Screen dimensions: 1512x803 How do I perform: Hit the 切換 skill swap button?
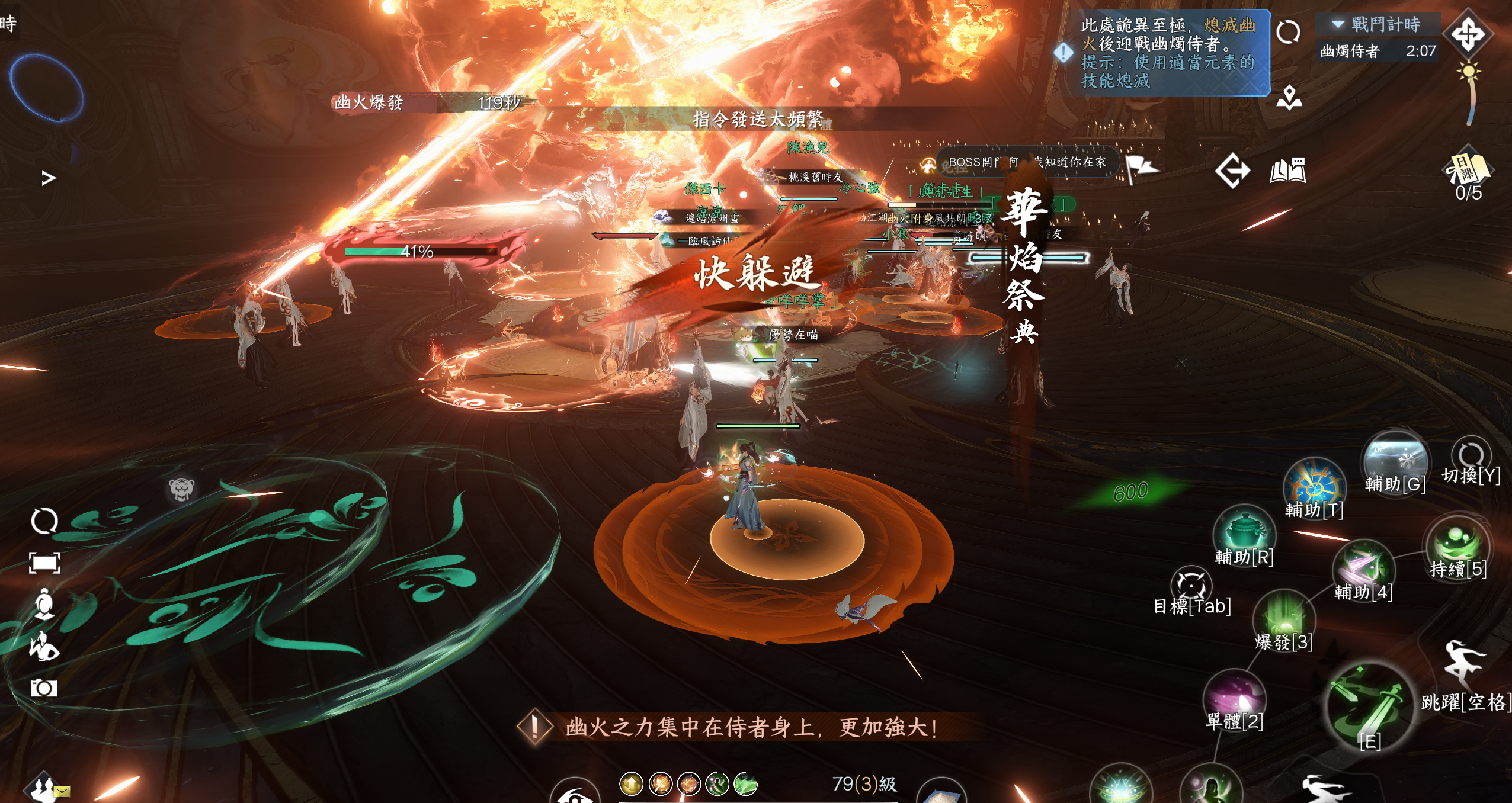click(x=1471, y=455)
